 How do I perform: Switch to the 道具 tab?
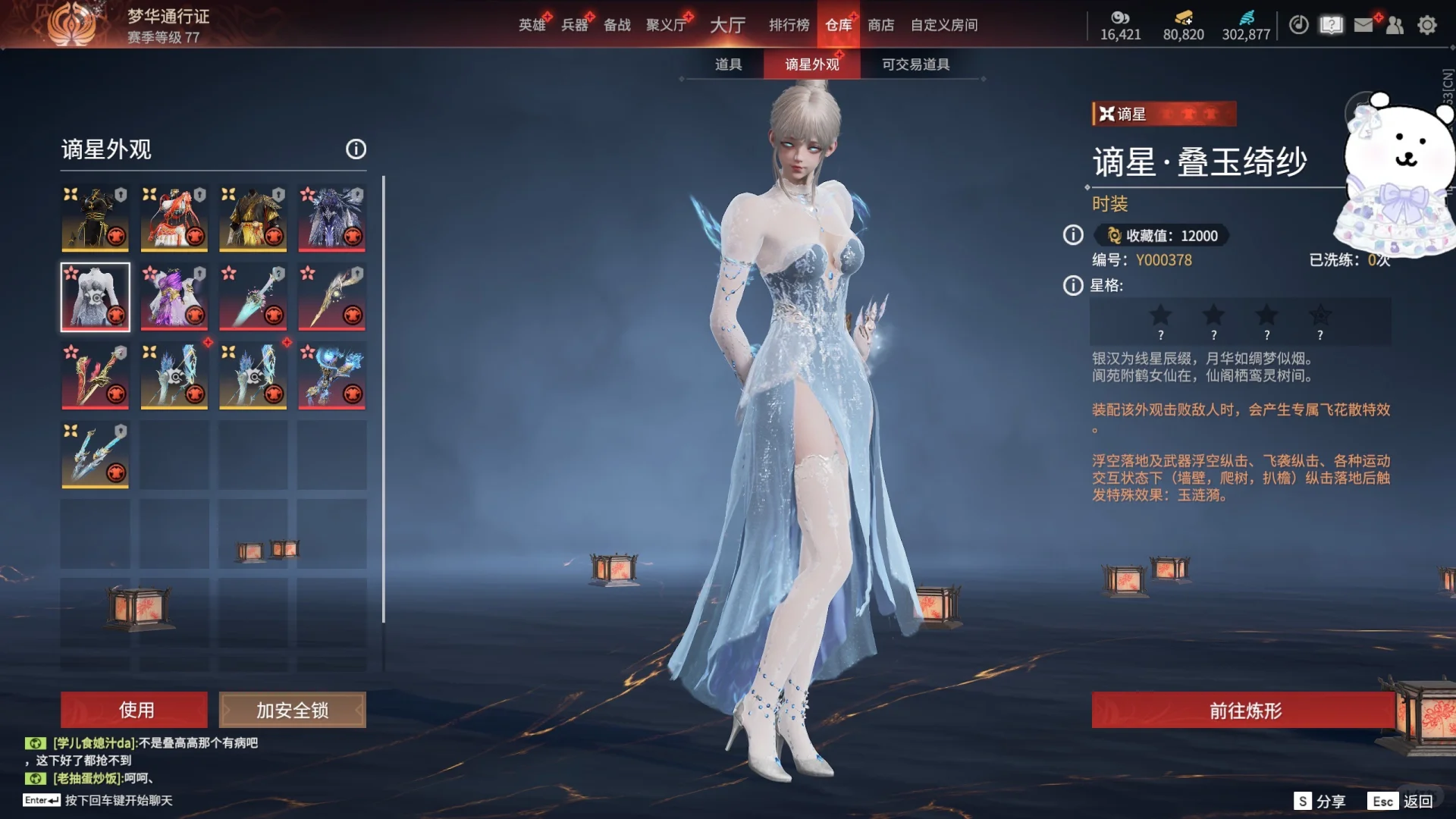click(728, 64)
